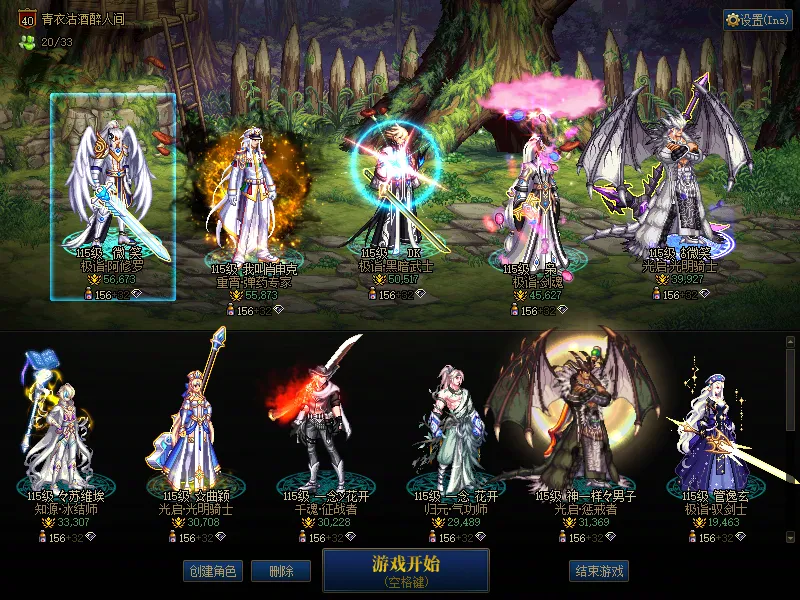The width and height of the screenshot is (800, 600).
Task: Choose the 极诣·黑暗武士 character
Action: pyautogui.click(x=397, y=195)
